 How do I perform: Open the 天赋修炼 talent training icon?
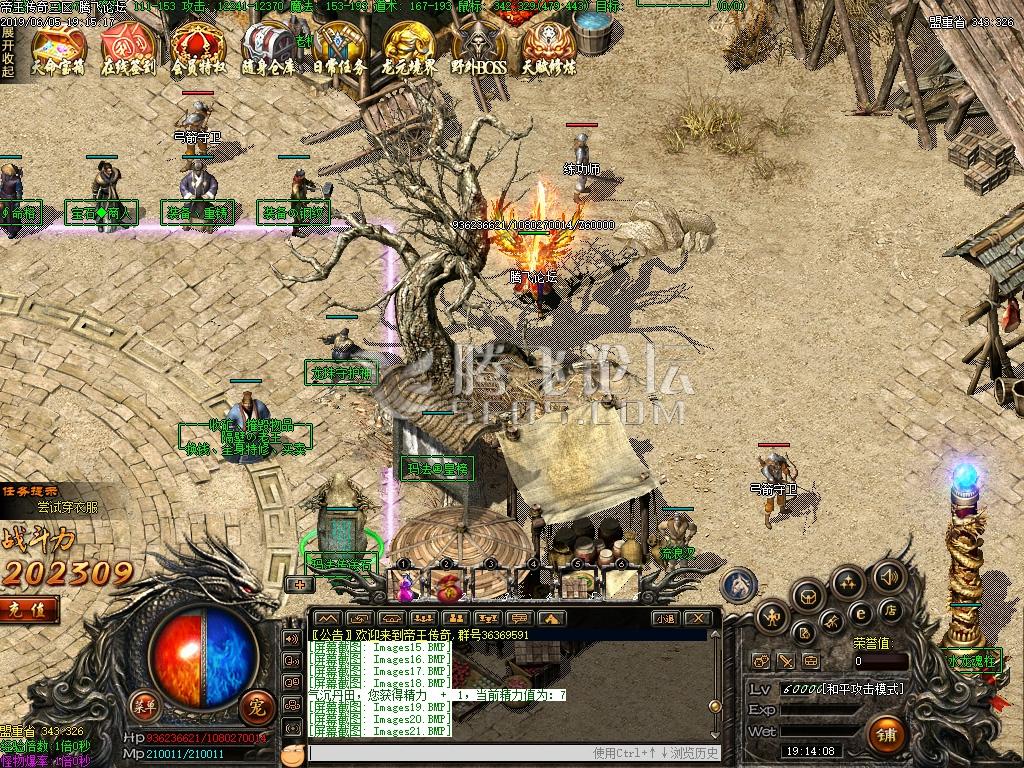(x=548, y=48)
